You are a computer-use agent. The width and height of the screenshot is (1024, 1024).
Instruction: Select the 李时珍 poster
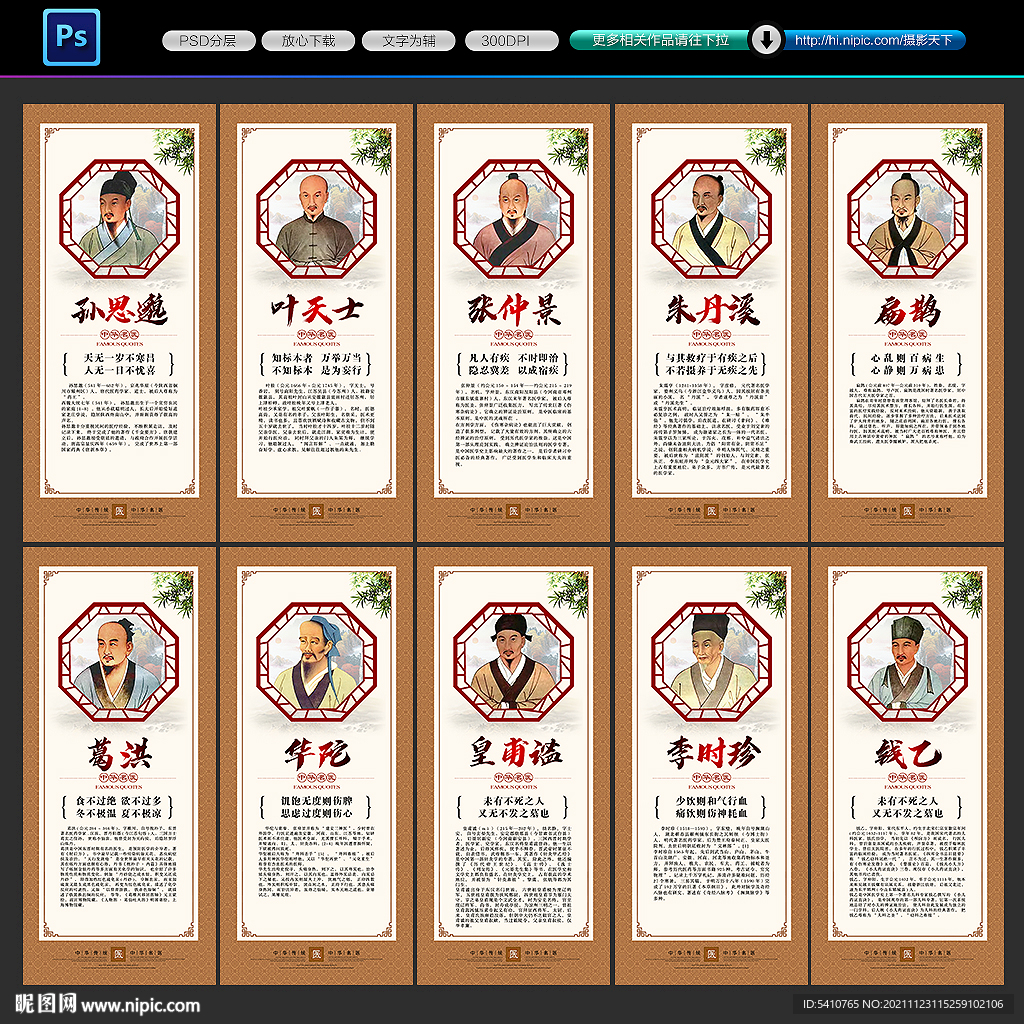711,767
